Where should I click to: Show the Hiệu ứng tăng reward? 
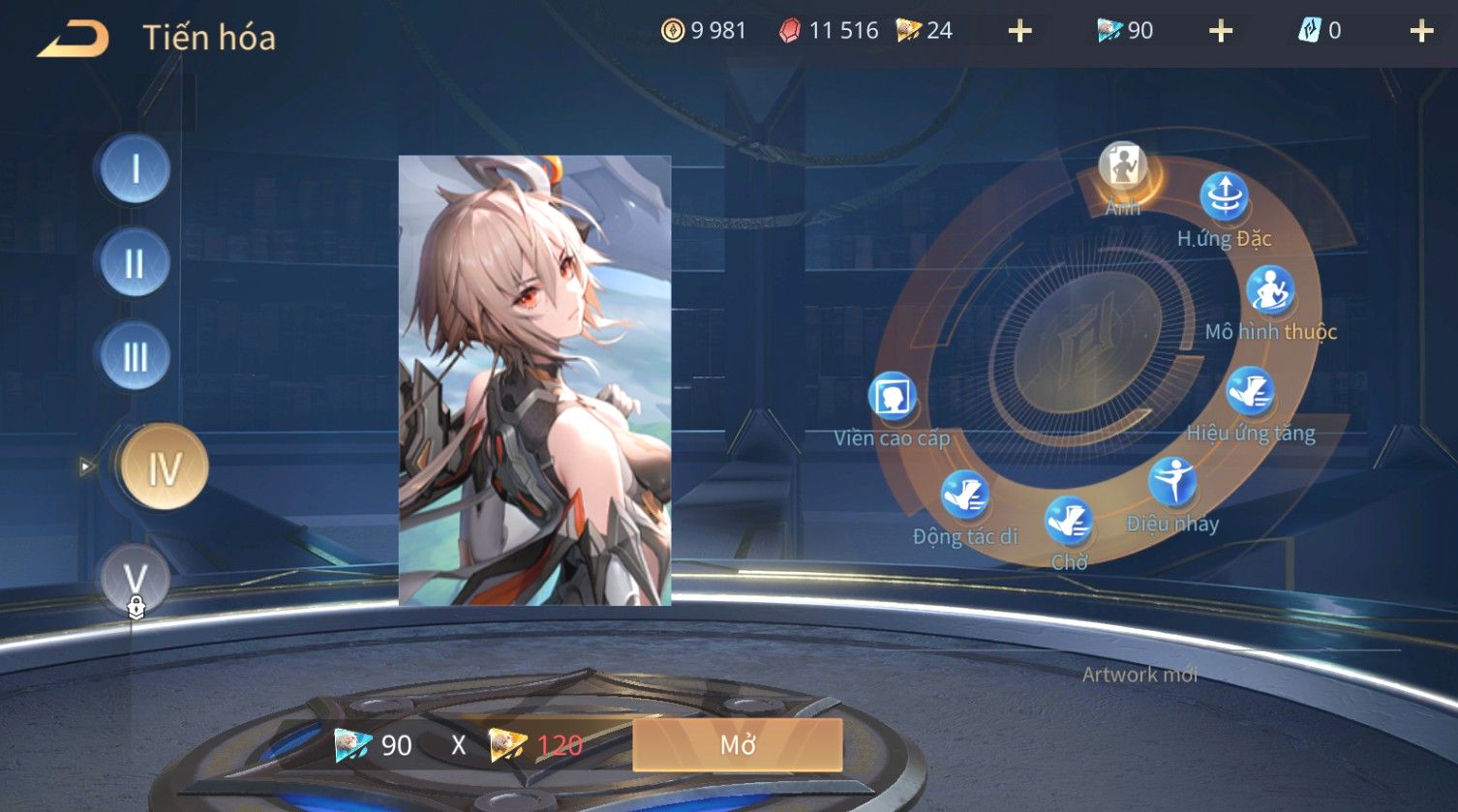(x=1250, y=392)
